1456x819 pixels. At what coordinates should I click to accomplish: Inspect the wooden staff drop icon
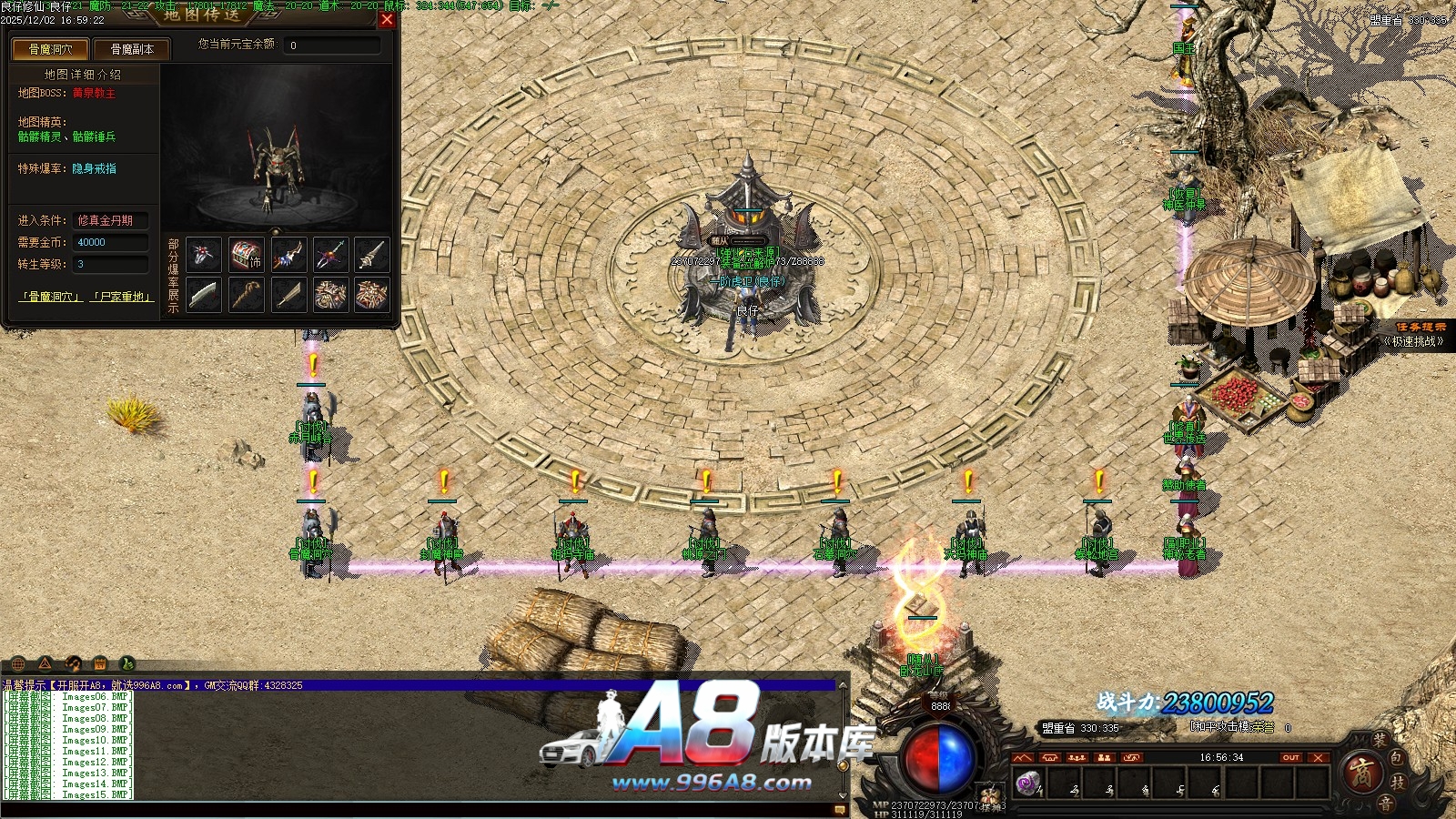pyautogui.click(x=246, y=295)
